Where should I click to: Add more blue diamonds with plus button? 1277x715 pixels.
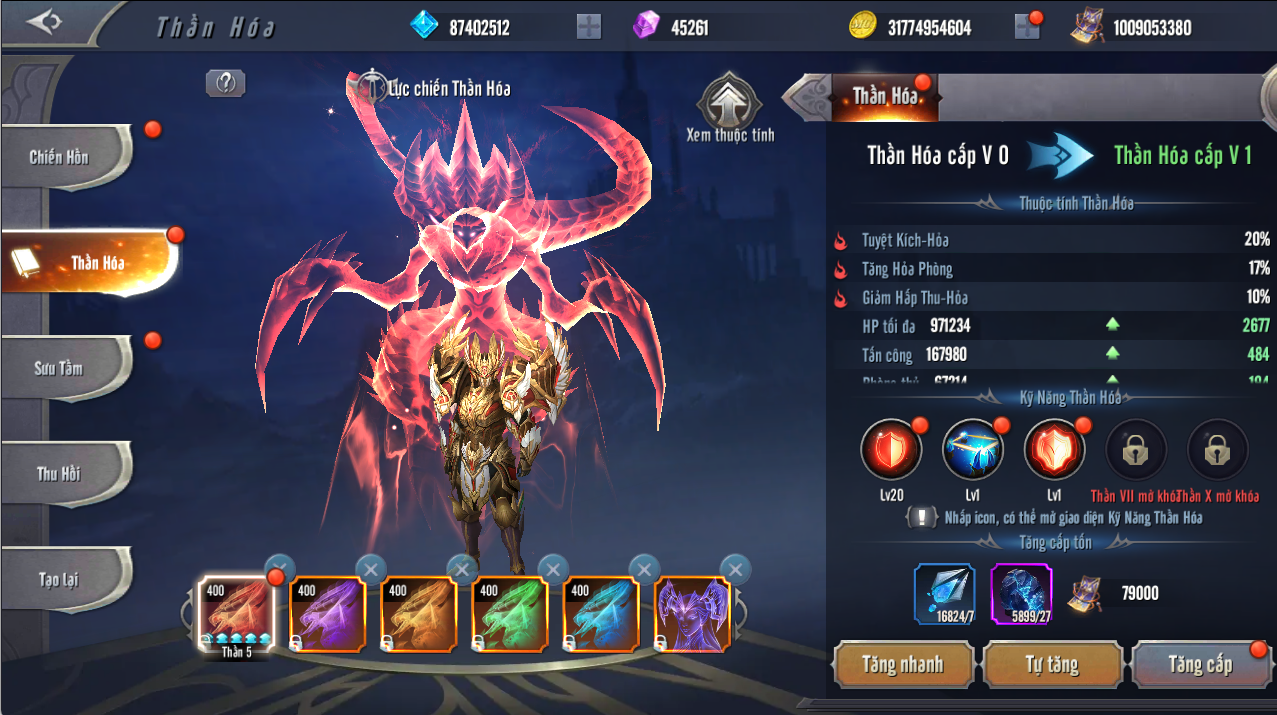click(589, 27)
